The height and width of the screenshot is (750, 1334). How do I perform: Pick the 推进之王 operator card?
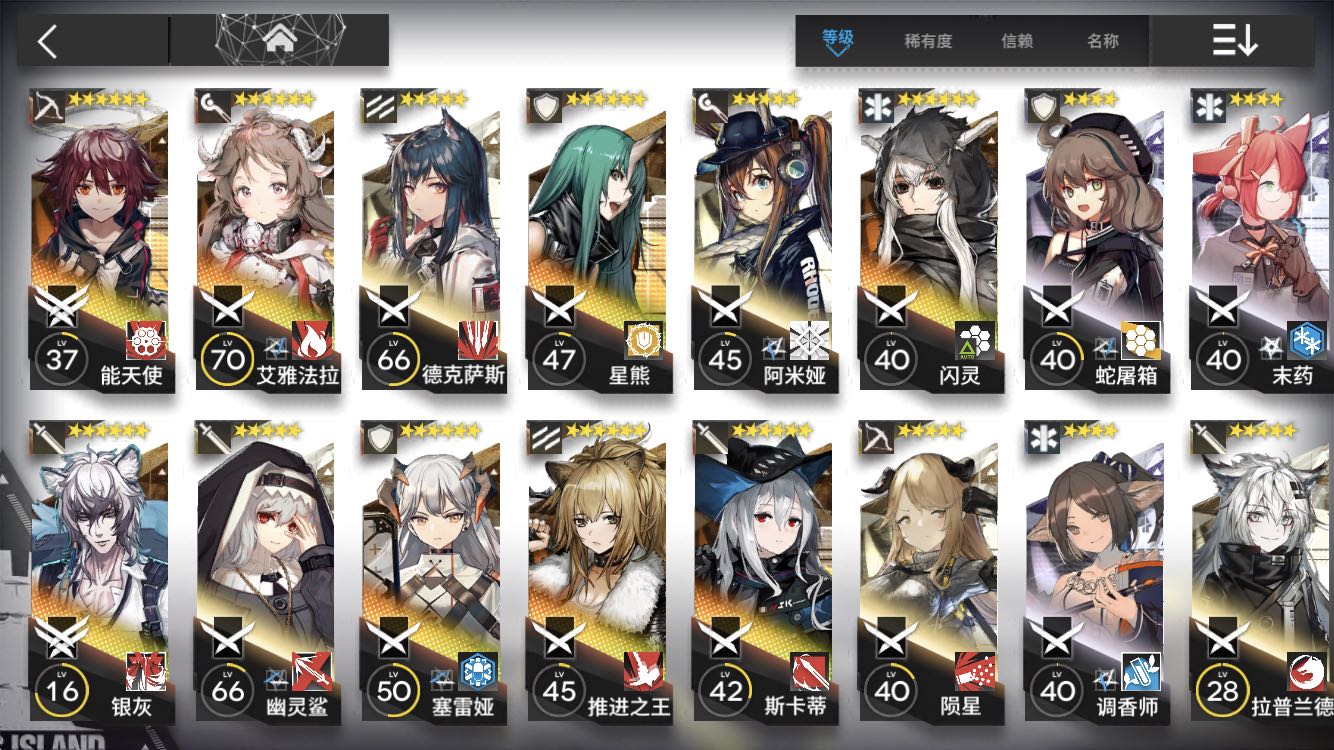[598, 572]
